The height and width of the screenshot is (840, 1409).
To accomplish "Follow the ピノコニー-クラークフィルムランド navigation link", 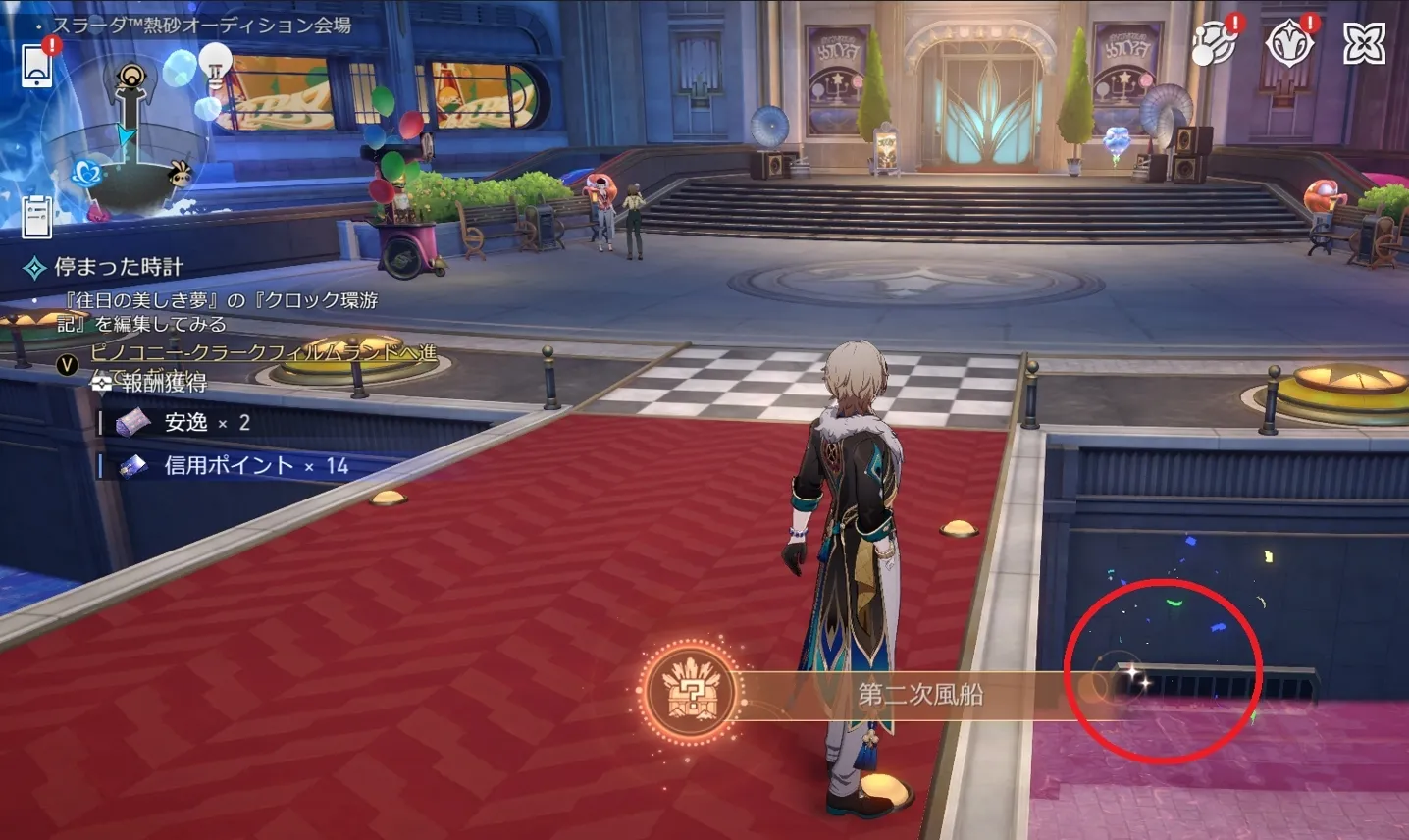I will 263,352.
